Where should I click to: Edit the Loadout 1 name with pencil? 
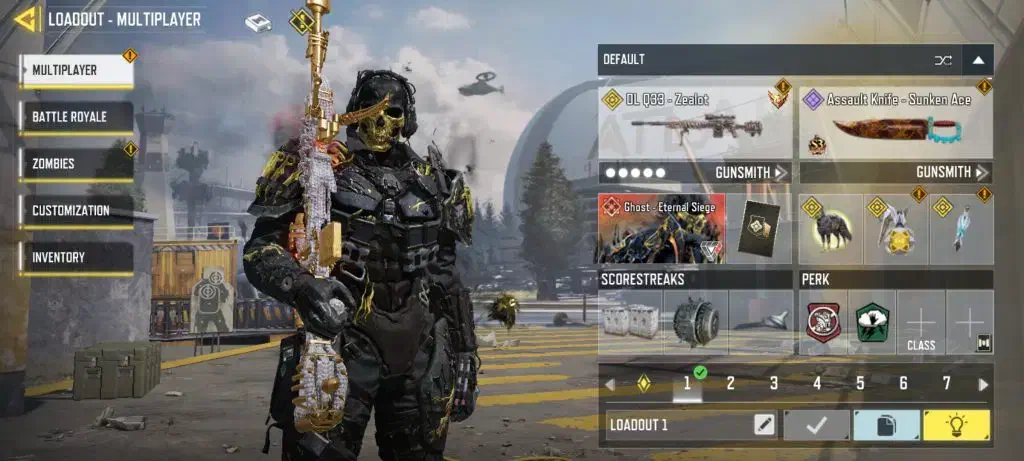(764, 425)
